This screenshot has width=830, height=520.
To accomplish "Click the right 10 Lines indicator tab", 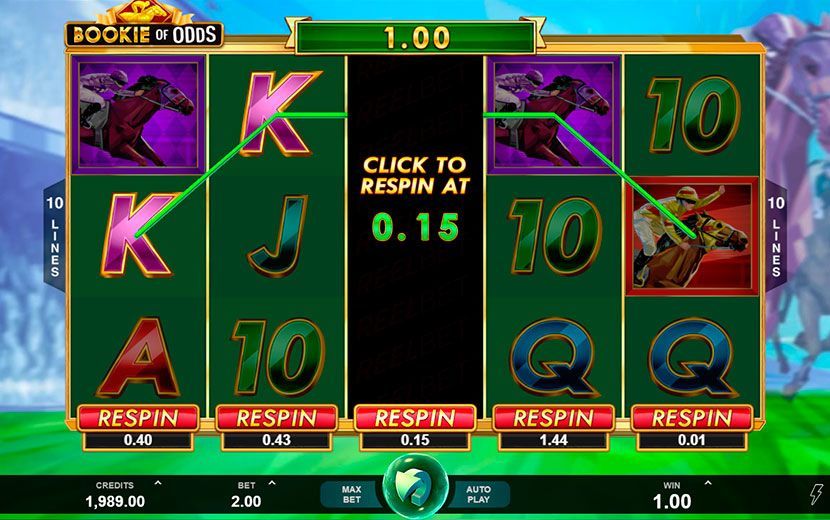I will (776, 237).
